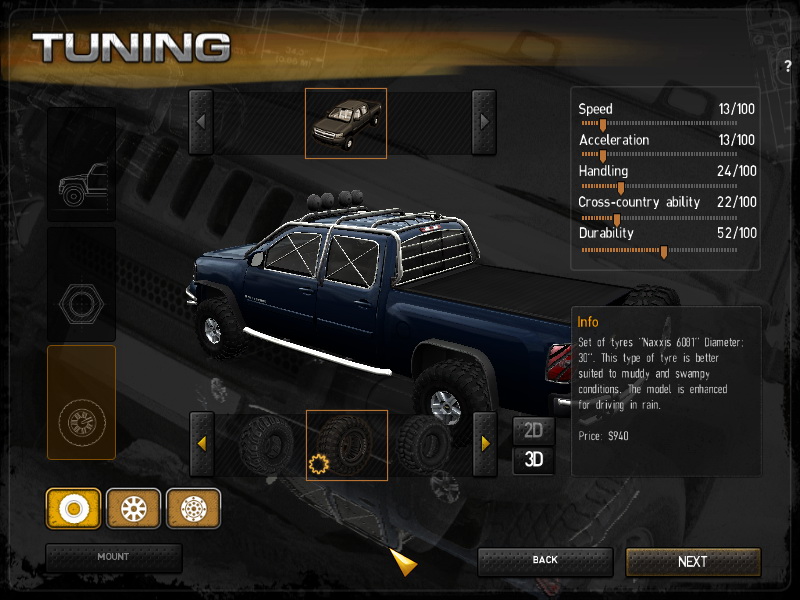Viewport: 800px width, 600px height.
Task: Show the next vehicle in the top carousel
Action: [484, 122]
